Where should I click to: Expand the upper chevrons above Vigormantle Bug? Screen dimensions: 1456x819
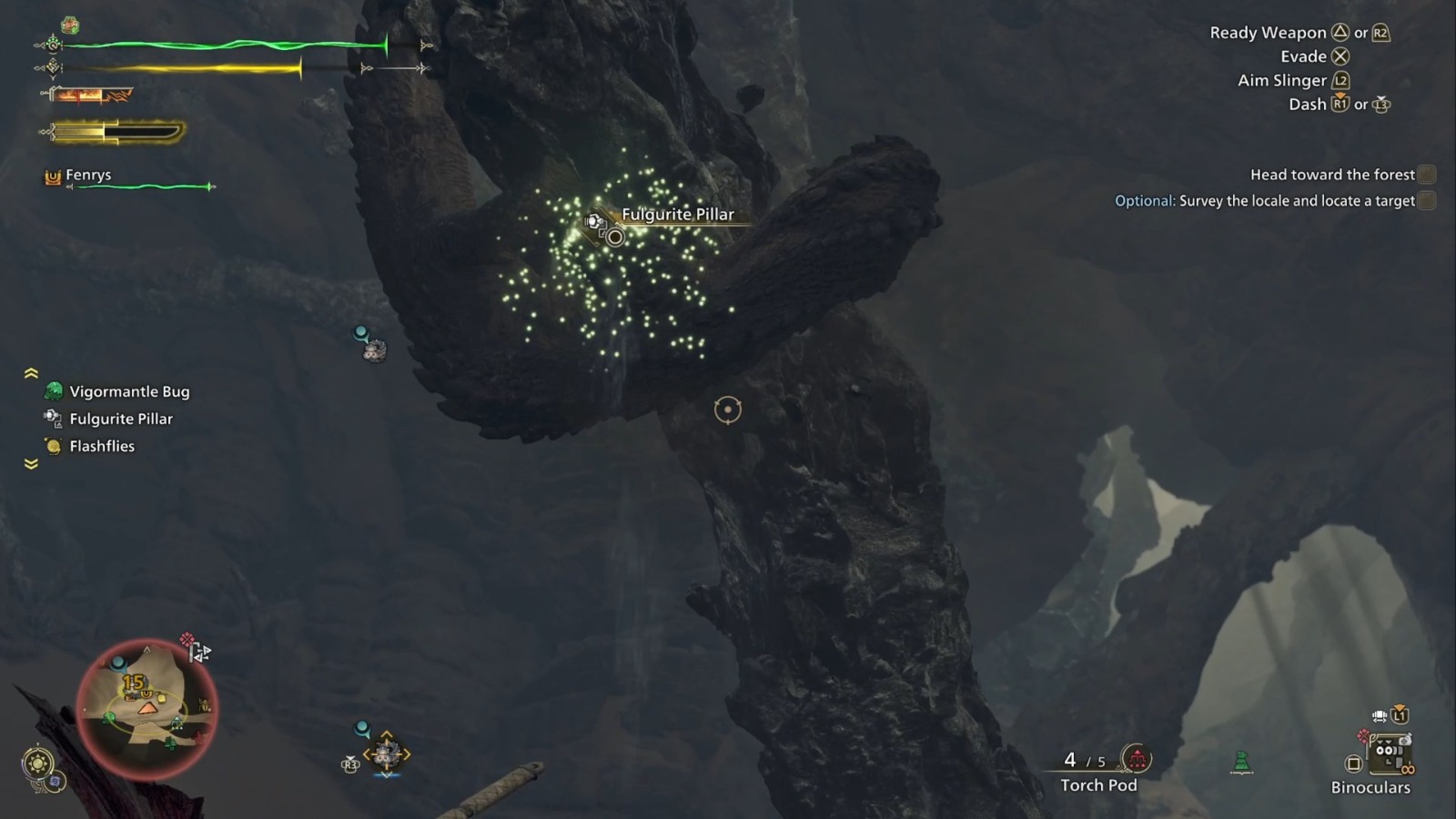click(32, 373)
